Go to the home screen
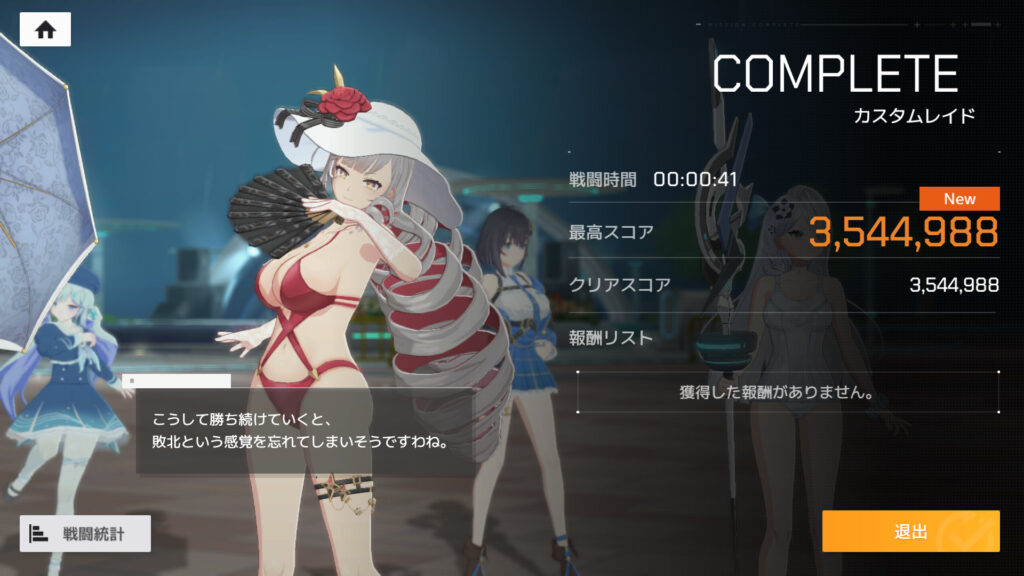The height and width of the screenshot is (576, 1024). [45, 29]
